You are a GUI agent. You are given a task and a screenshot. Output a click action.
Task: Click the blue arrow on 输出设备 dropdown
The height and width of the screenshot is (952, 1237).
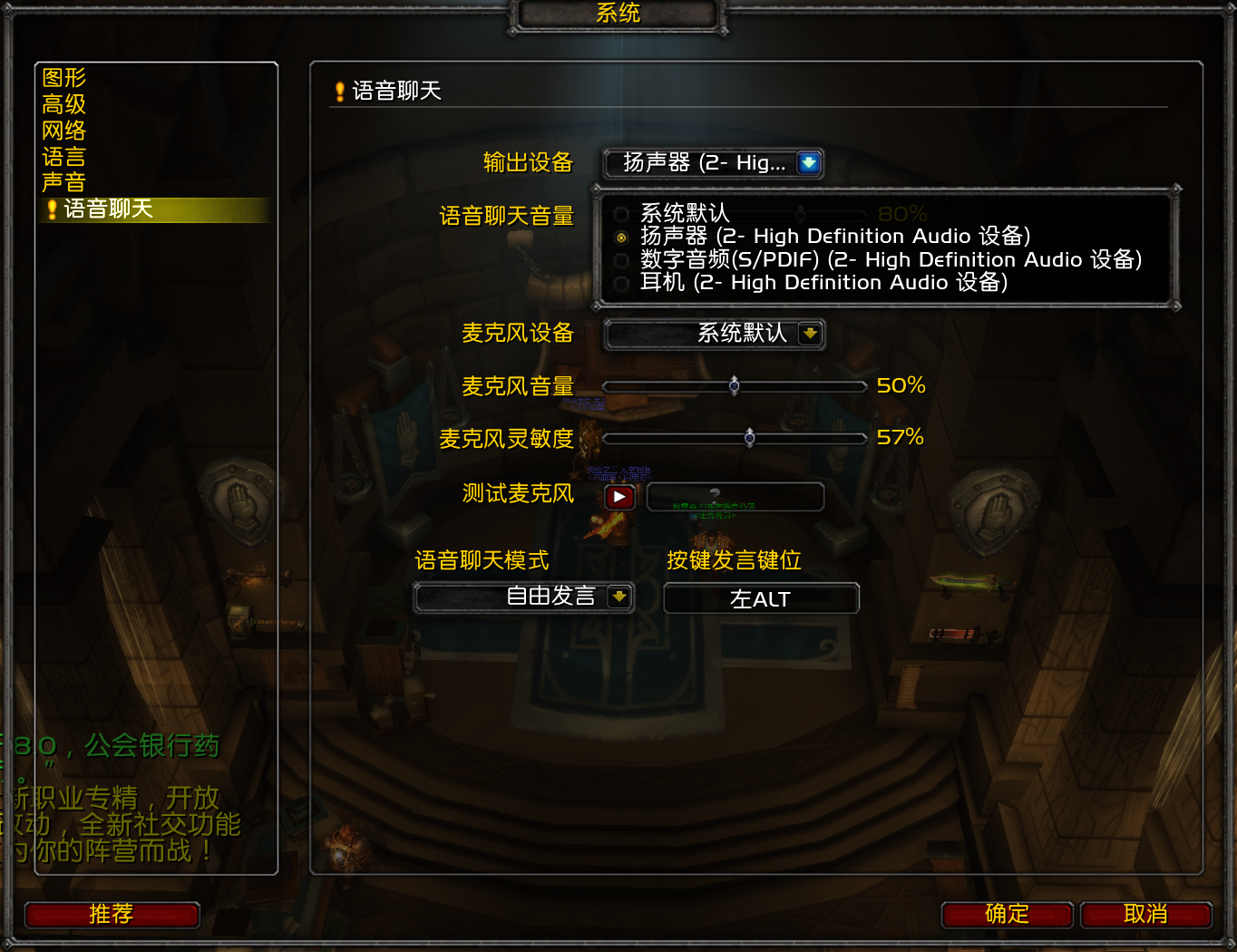[x=807, y=163]
